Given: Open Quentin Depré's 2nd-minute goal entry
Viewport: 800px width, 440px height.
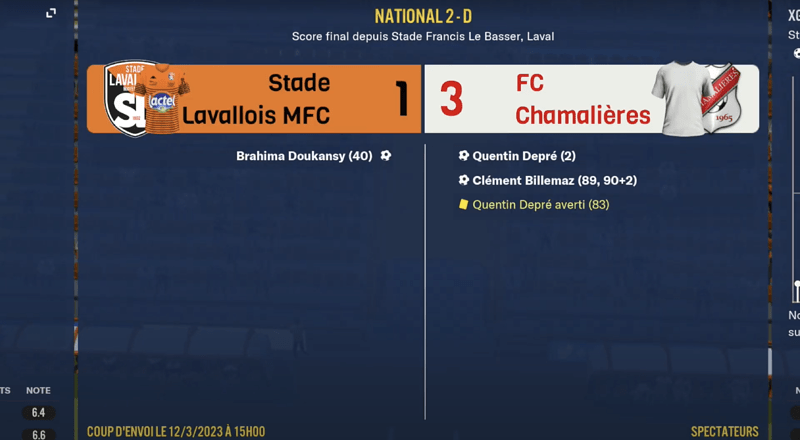Looking at the screenshot, I should pos(523,156).
